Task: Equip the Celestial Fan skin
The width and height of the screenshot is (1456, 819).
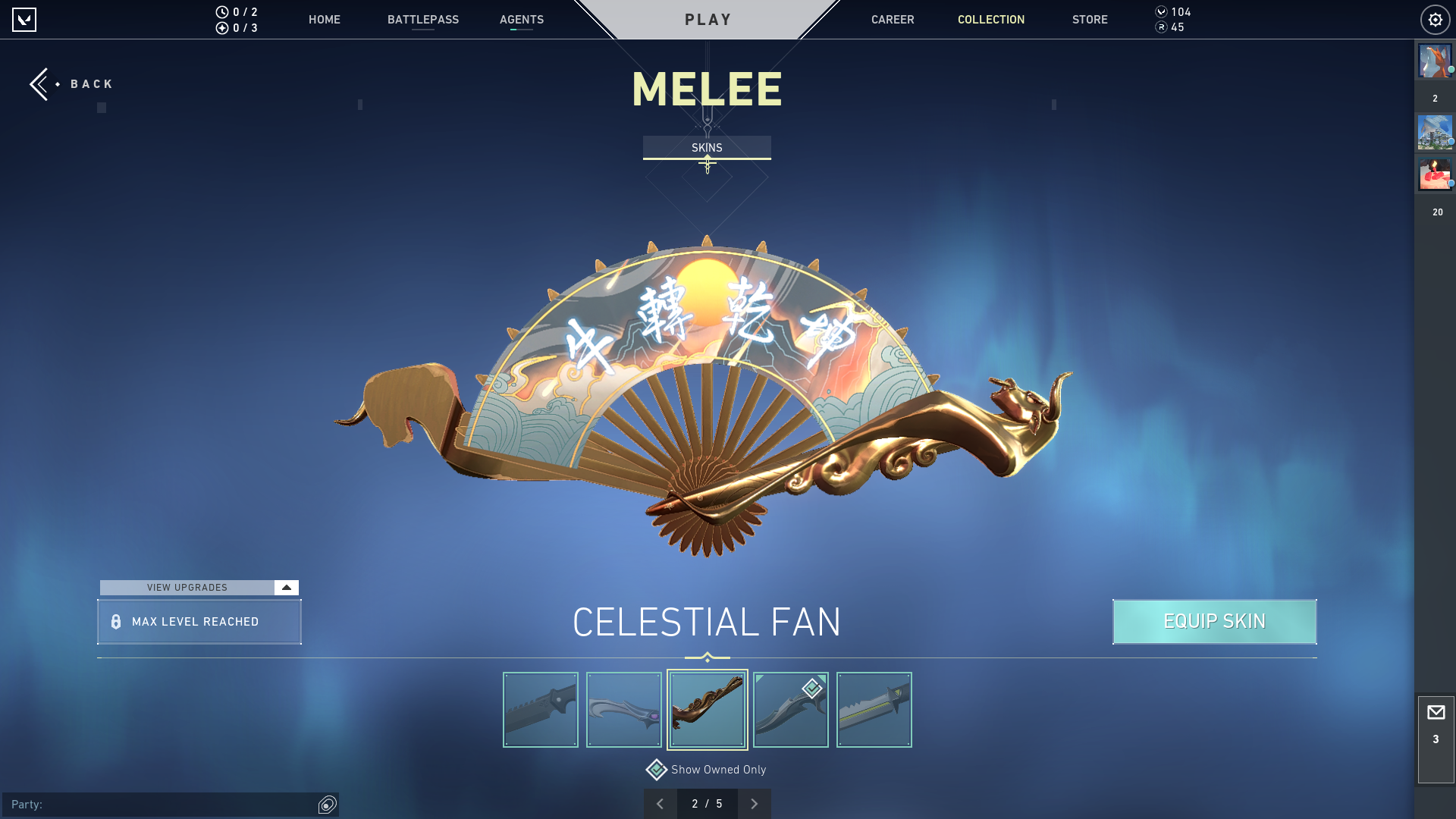Action: 1214,622
